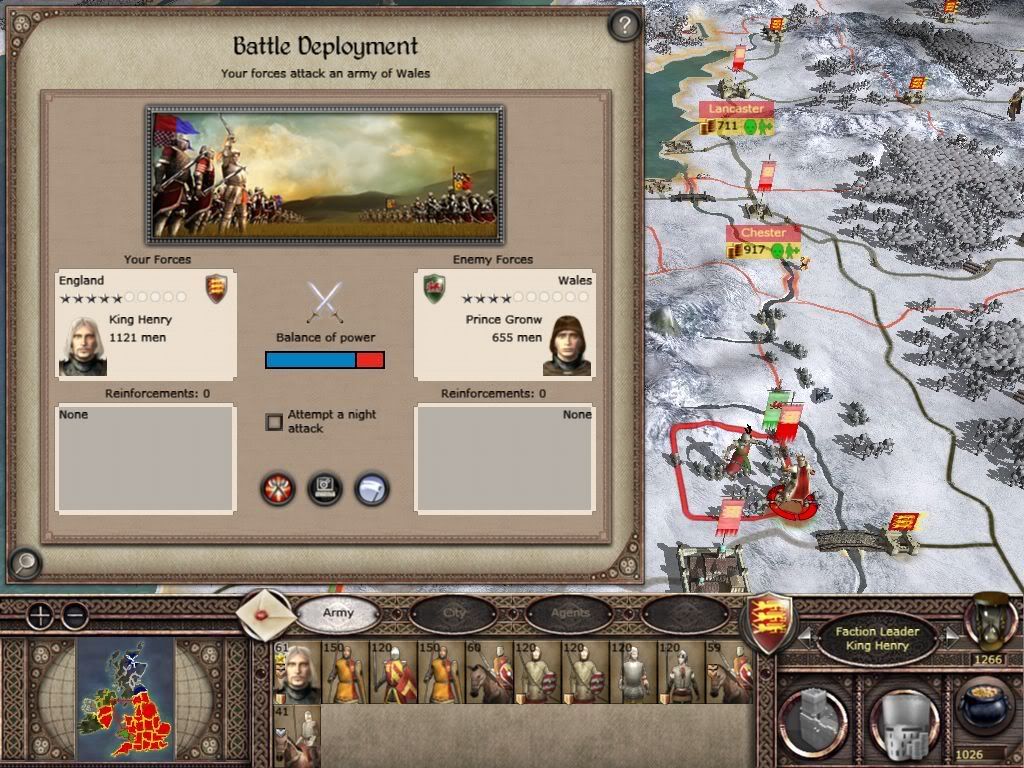The height and width of the screenshot is (768, 1024).
Task: Auto-resolve the battle with computer icon
Action: coord(325,489)
